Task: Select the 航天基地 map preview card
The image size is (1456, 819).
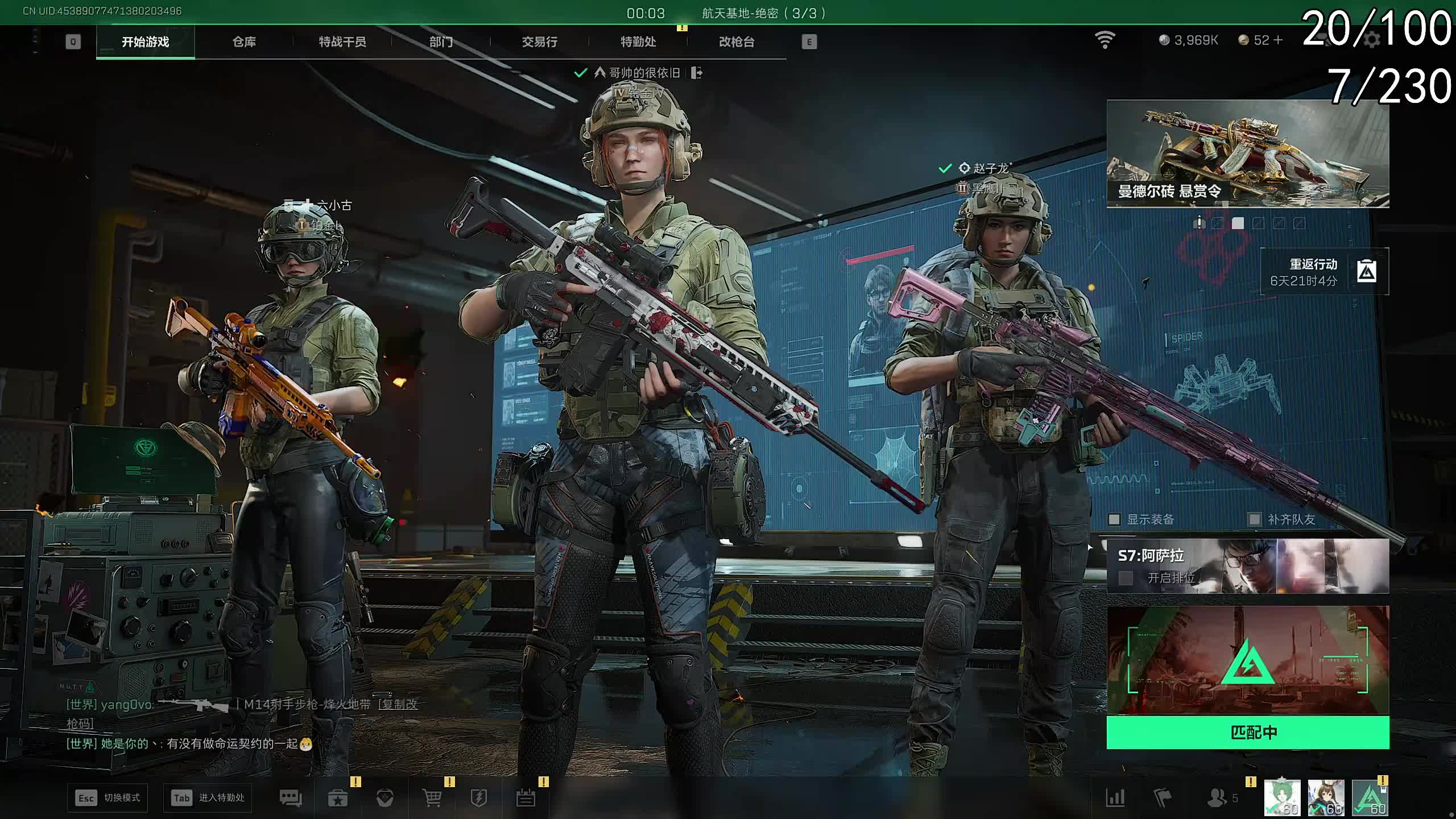Action: (1247, 660)
